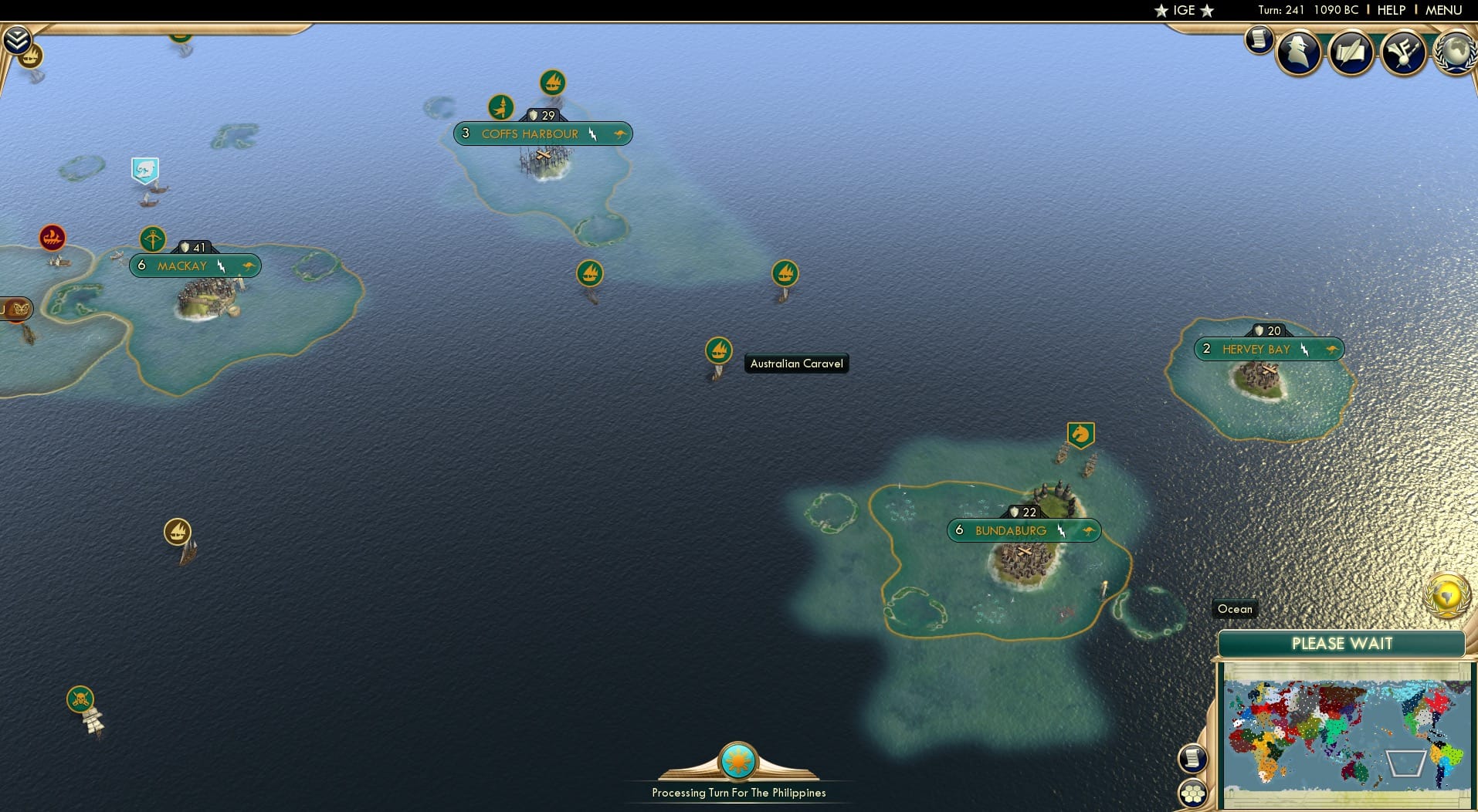Expand the scroll icon left of the minimap
The height and width of the screenshot is (812, 1478).
point(1194,758)
